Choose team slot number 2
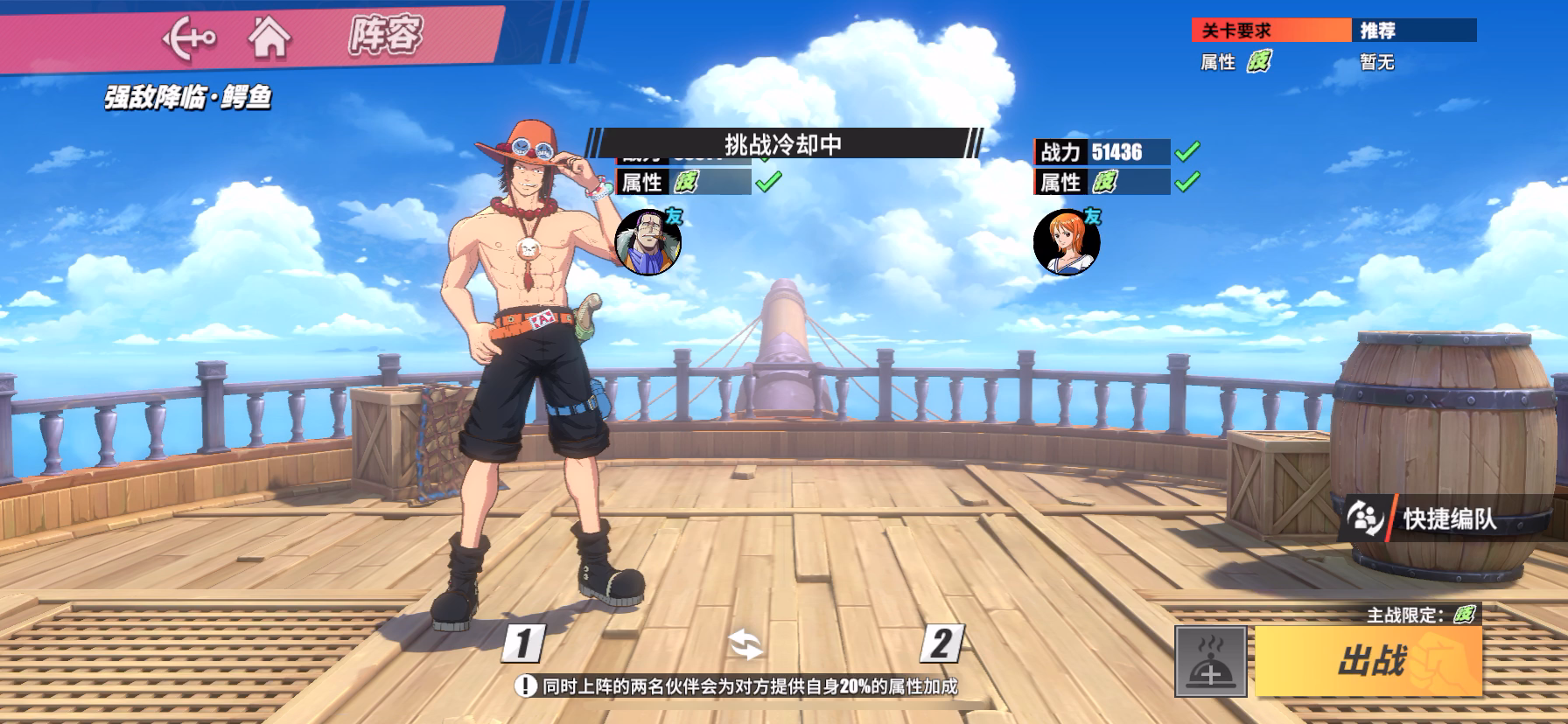 (x=941, y=644)
